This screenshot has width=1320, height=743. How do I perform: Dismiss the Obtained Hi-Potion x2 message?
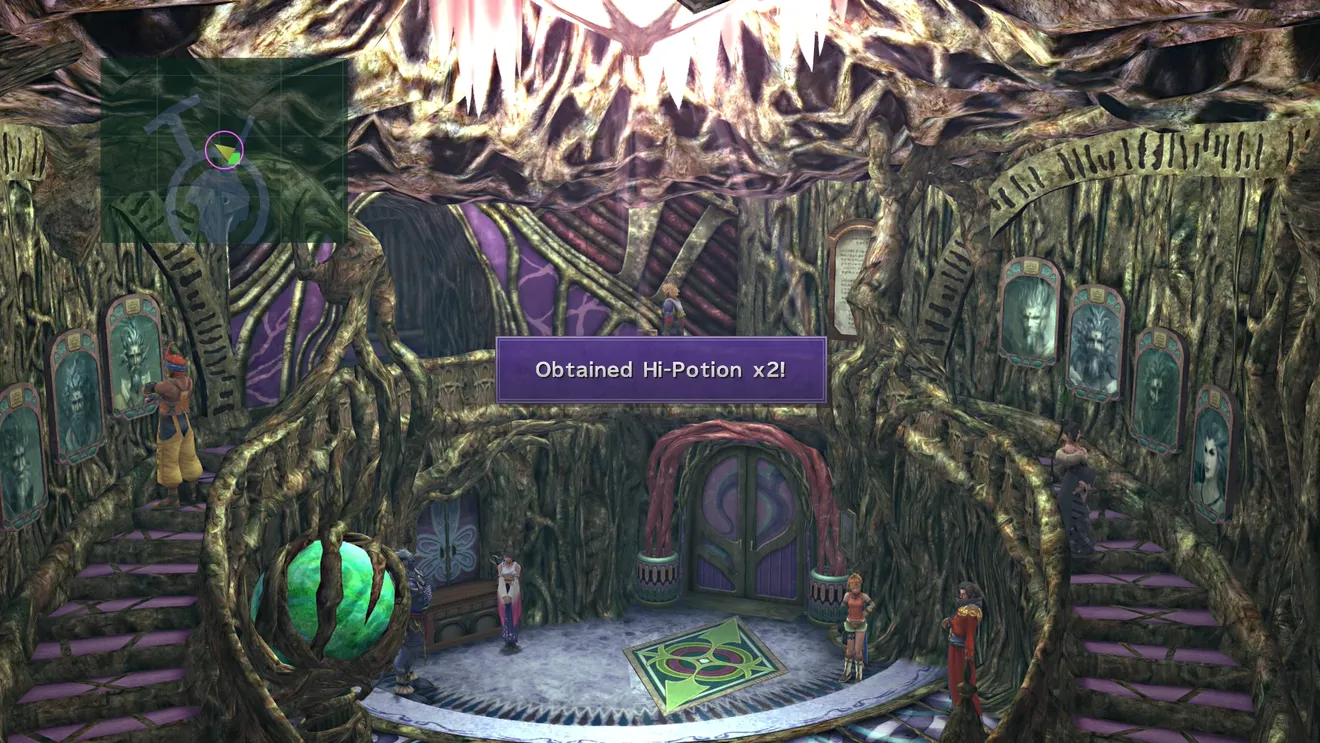tap(661, 370)
